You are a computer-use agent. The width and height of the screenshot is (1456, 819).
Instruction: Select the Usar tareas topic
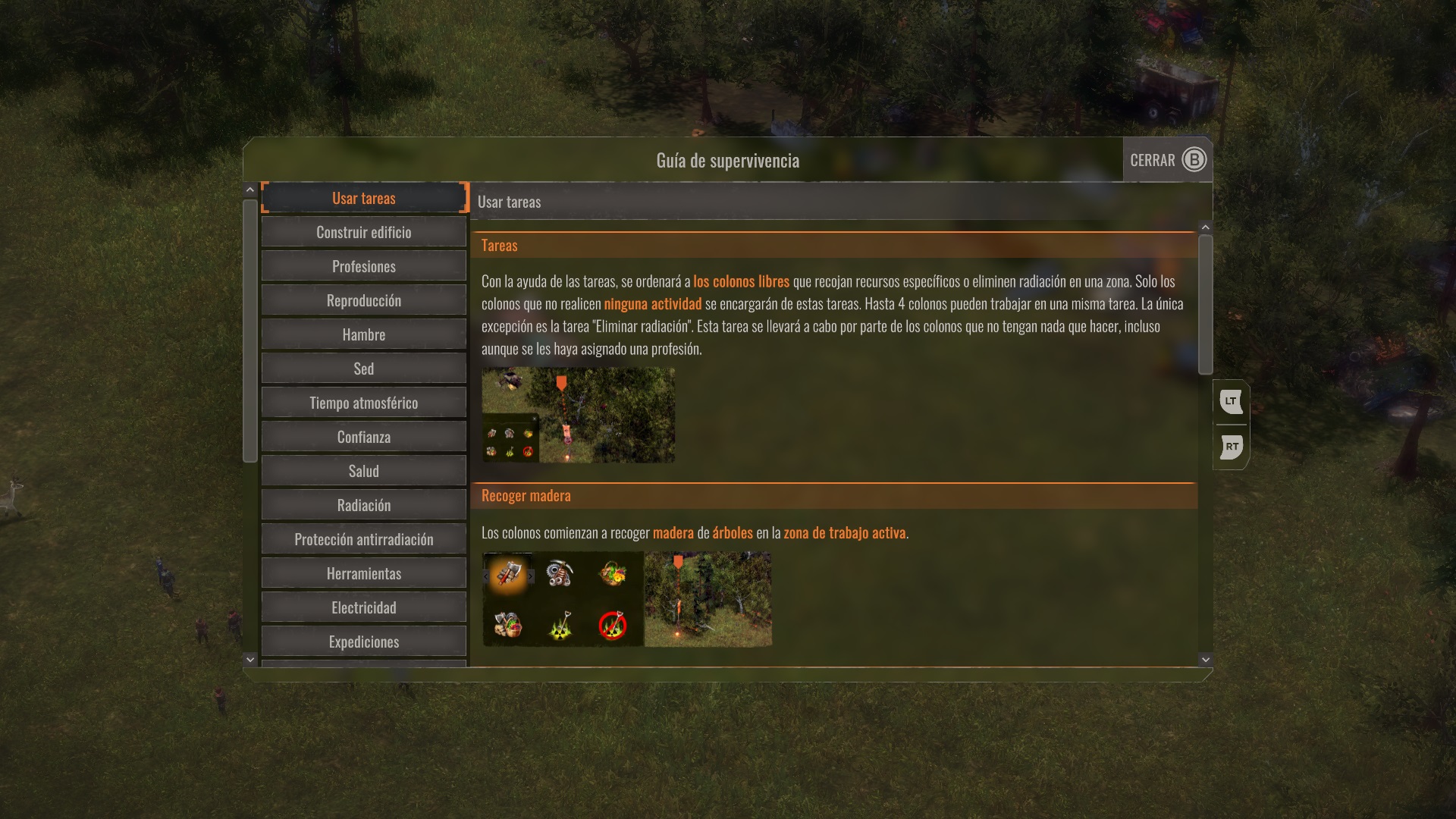(x=364, y=198)
